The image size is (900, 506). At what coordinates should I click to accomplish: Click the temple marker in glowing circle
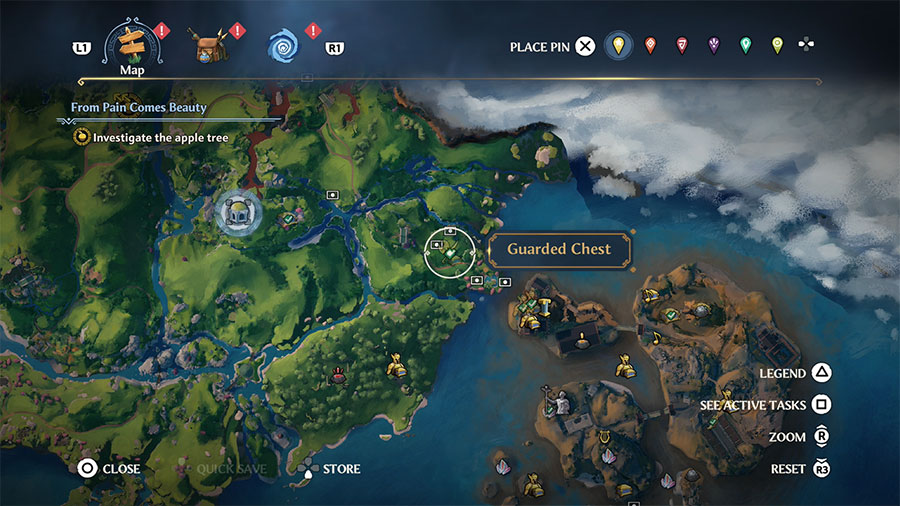coord(239,210)
